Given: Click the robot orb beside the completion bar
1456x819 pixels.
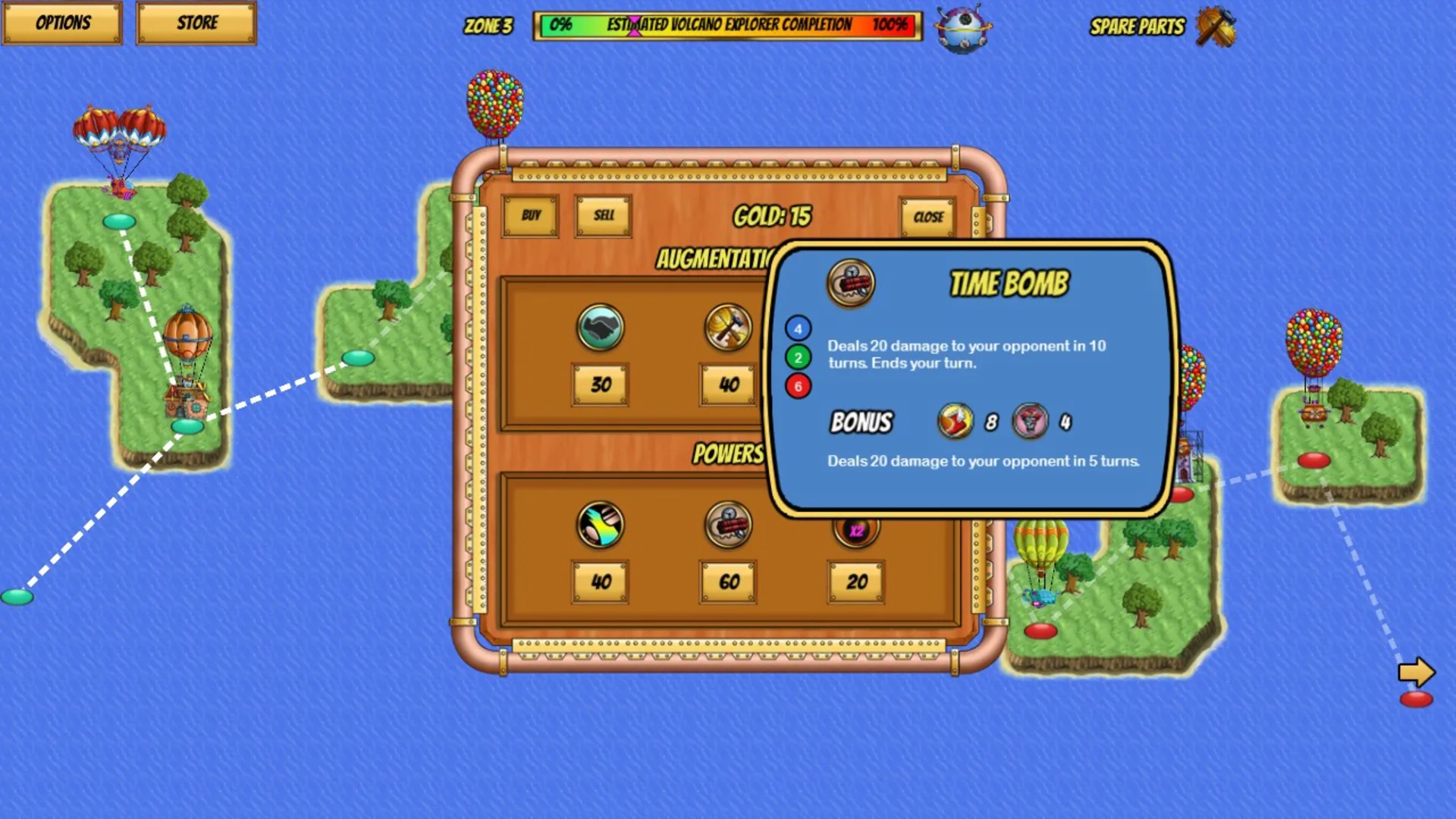Looking at the screenshot, I should click(962, 28).
